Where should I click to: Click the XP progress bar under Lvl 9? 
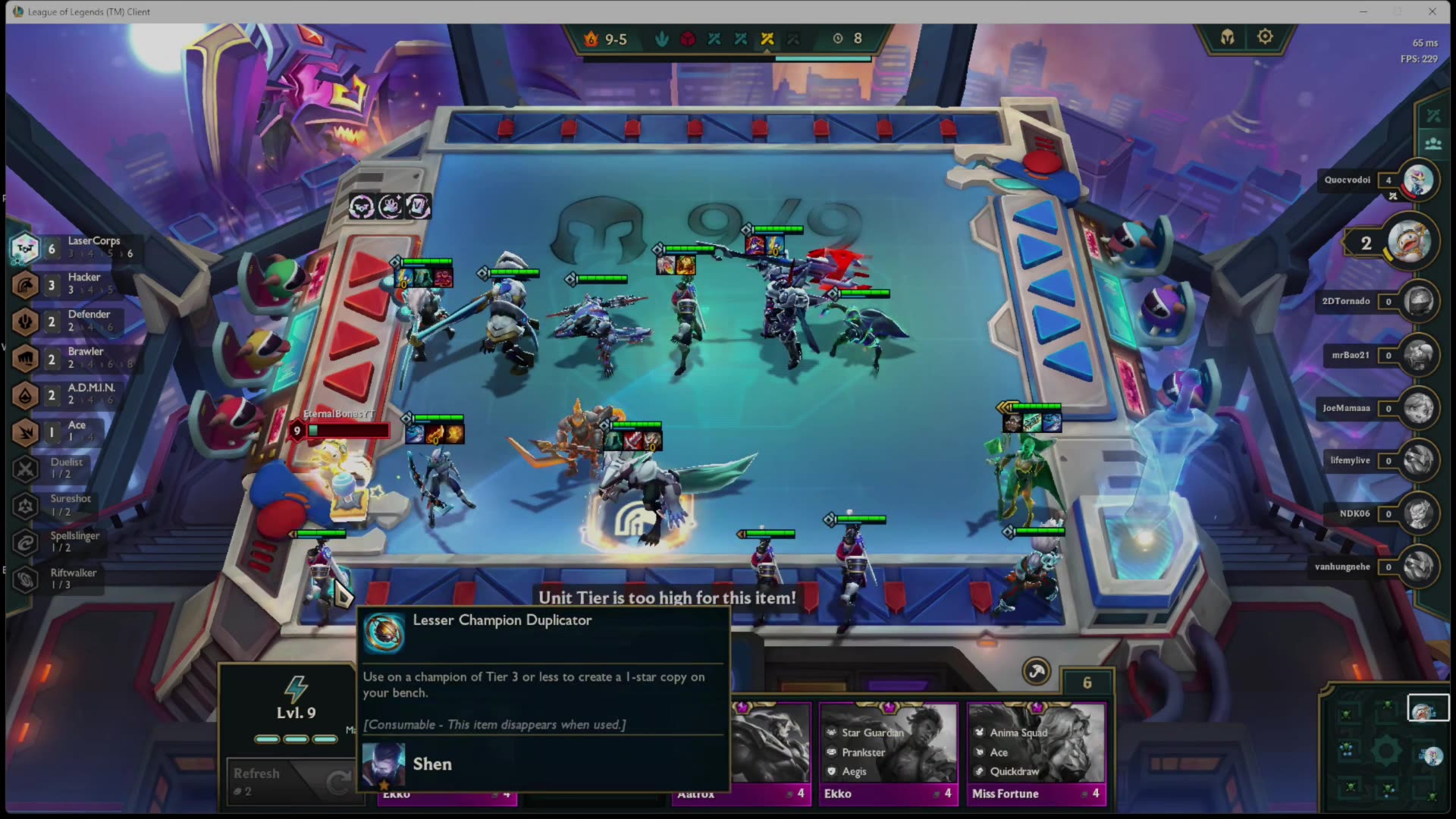[296, 738]
